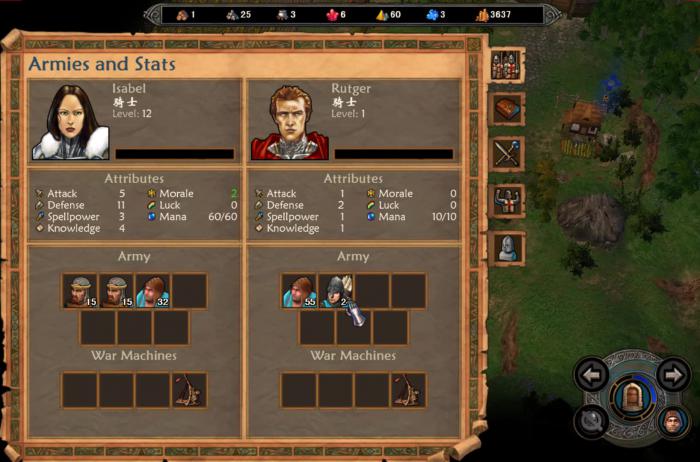Image resolution: width=700 pixels, height=462 pixels.
Task: Select Rutger's catapult war machine slot
Action: pos(408,389)
